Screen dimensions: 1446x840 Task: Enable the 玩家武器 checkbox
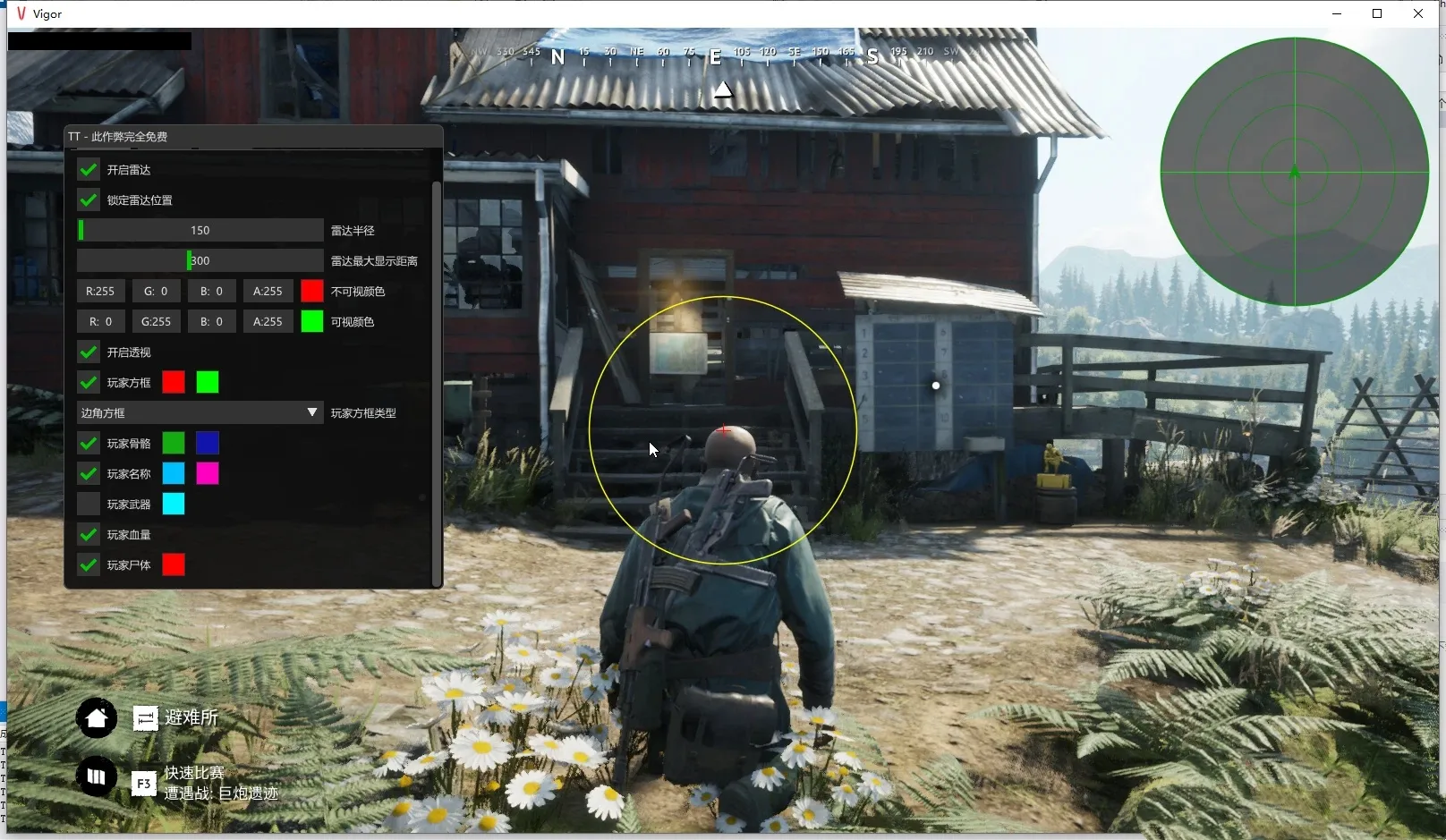[x=89, y=505]
